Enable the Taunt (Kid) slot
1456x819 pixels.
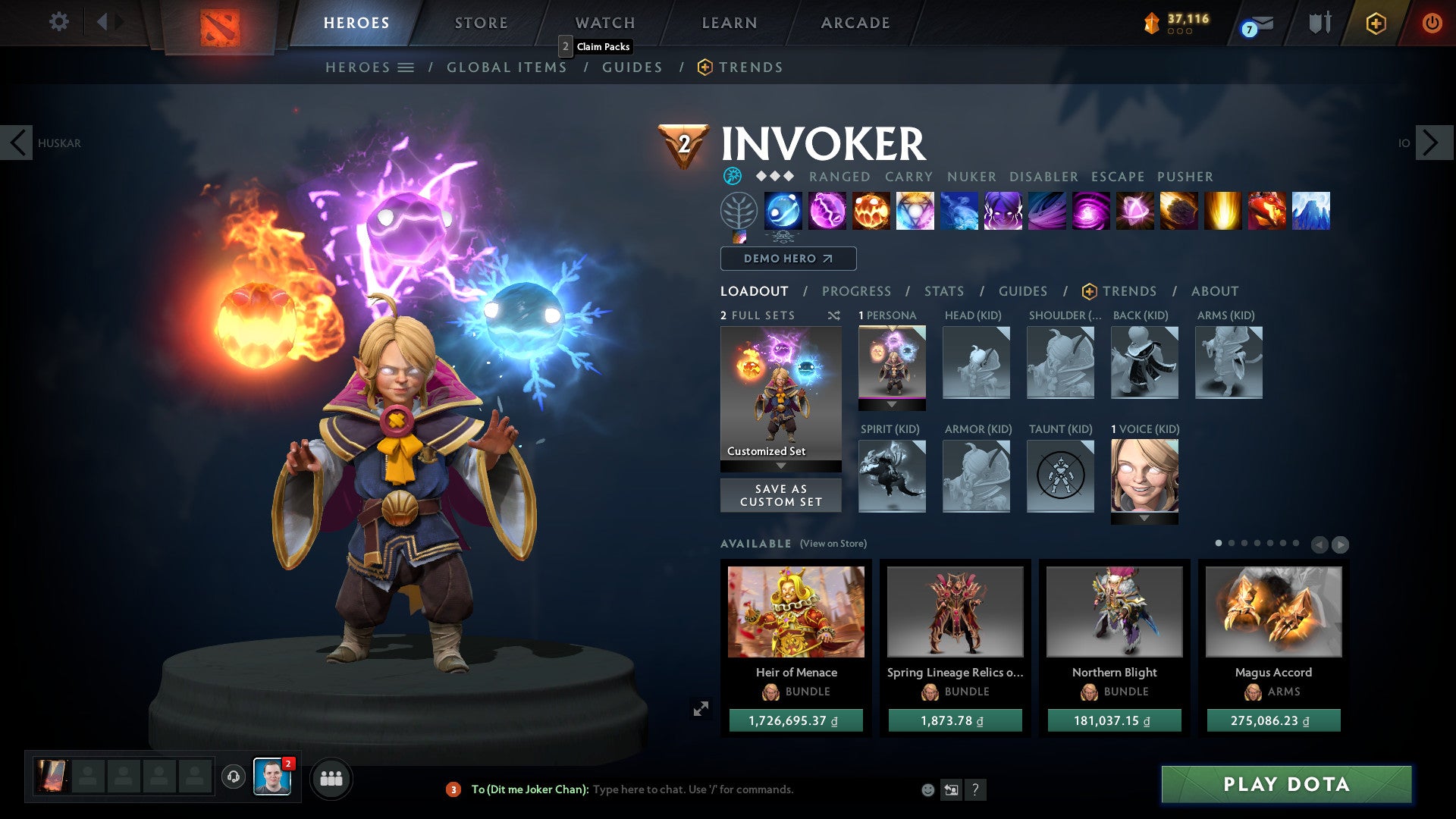1061,476
